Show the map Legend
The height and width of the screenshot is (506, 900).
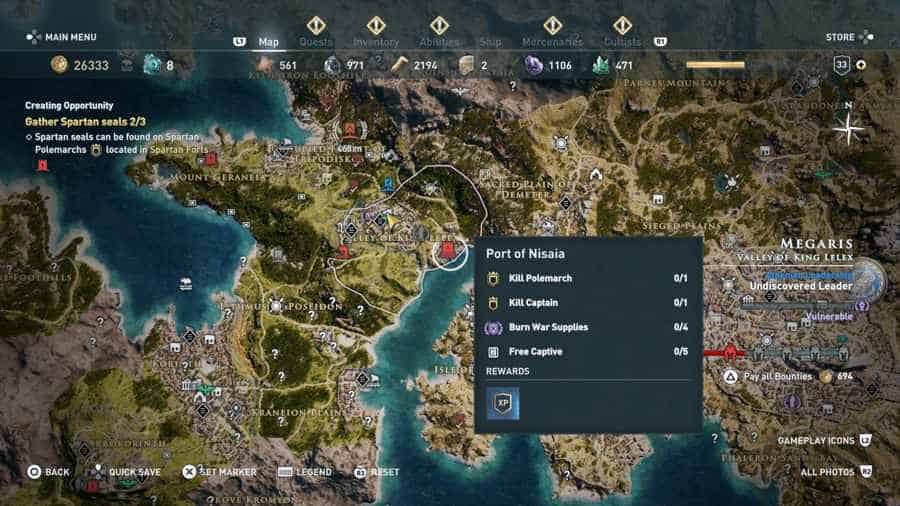coord(306,472)
